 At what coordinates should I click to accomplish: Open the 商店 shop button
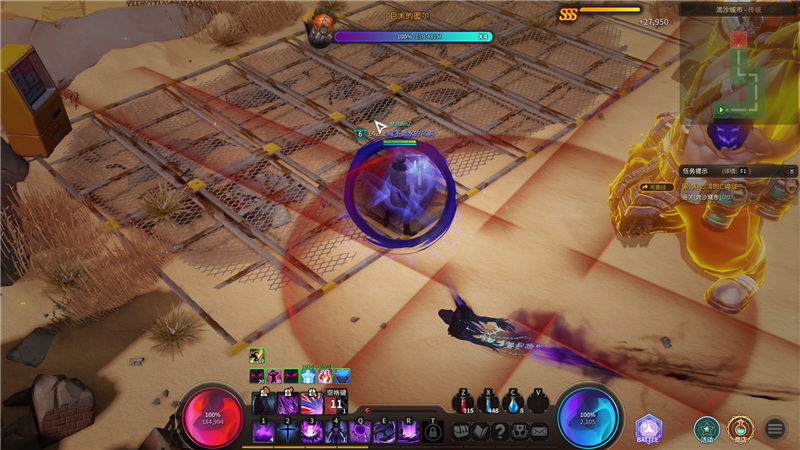tap(740, 429)
